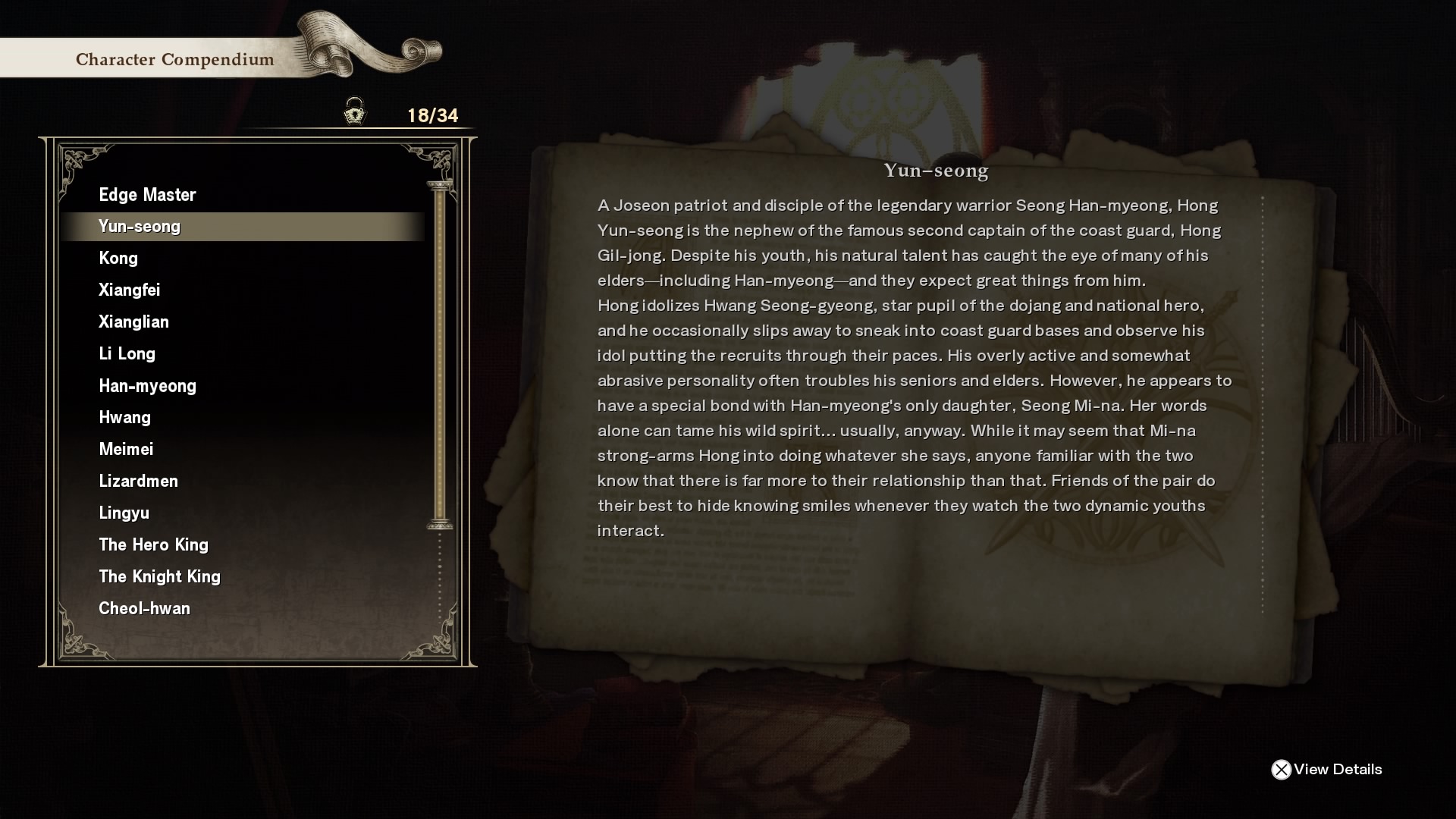Image resolution: width=1456 pixels, height=819 pixels.
Task: Select Edge Master in the compendium list
Action: coord(147,195)
